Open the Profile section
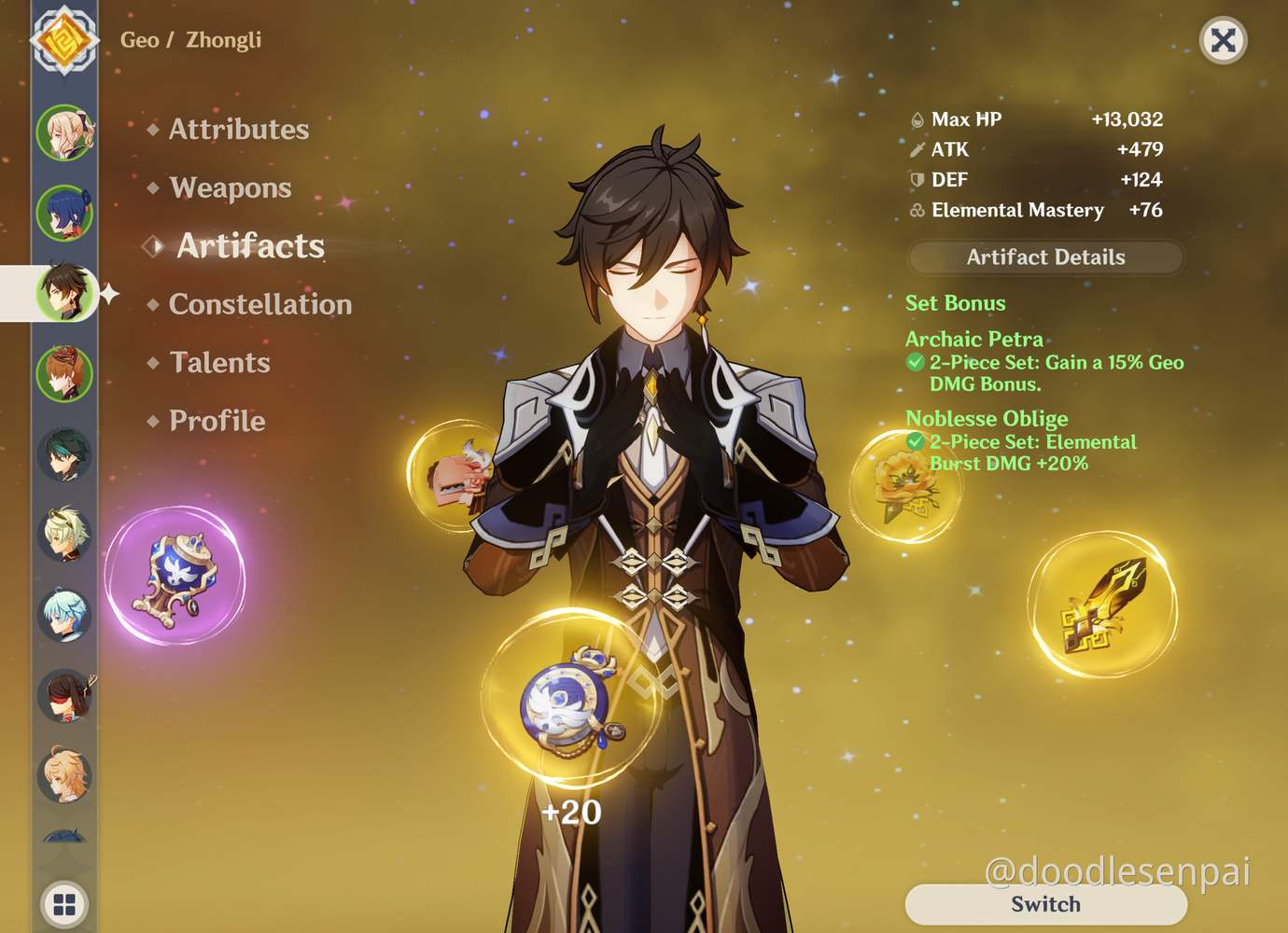 point(216,421)
